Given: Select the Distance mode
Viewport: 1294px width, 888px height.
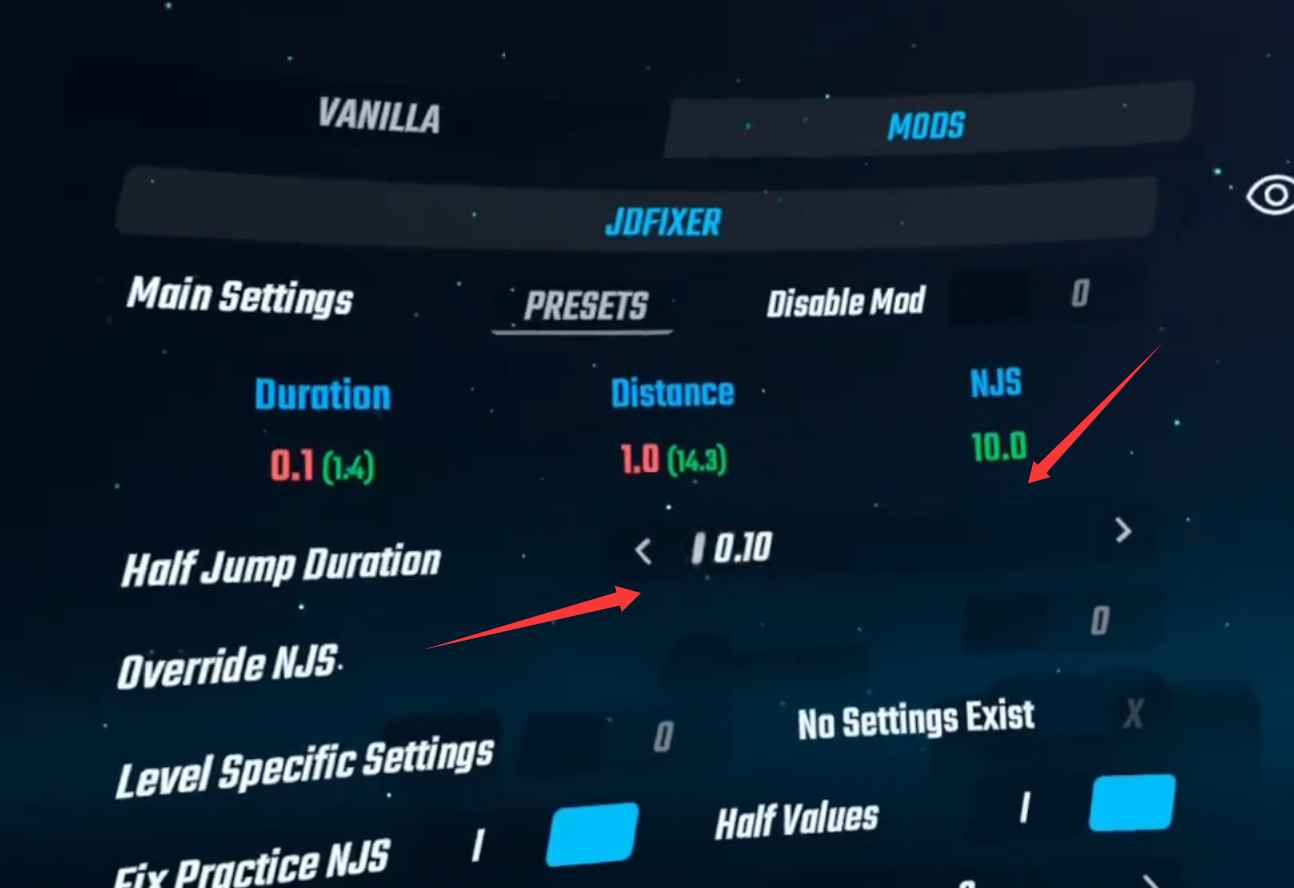Looking at the screenshot, I should tap(673, 392).
